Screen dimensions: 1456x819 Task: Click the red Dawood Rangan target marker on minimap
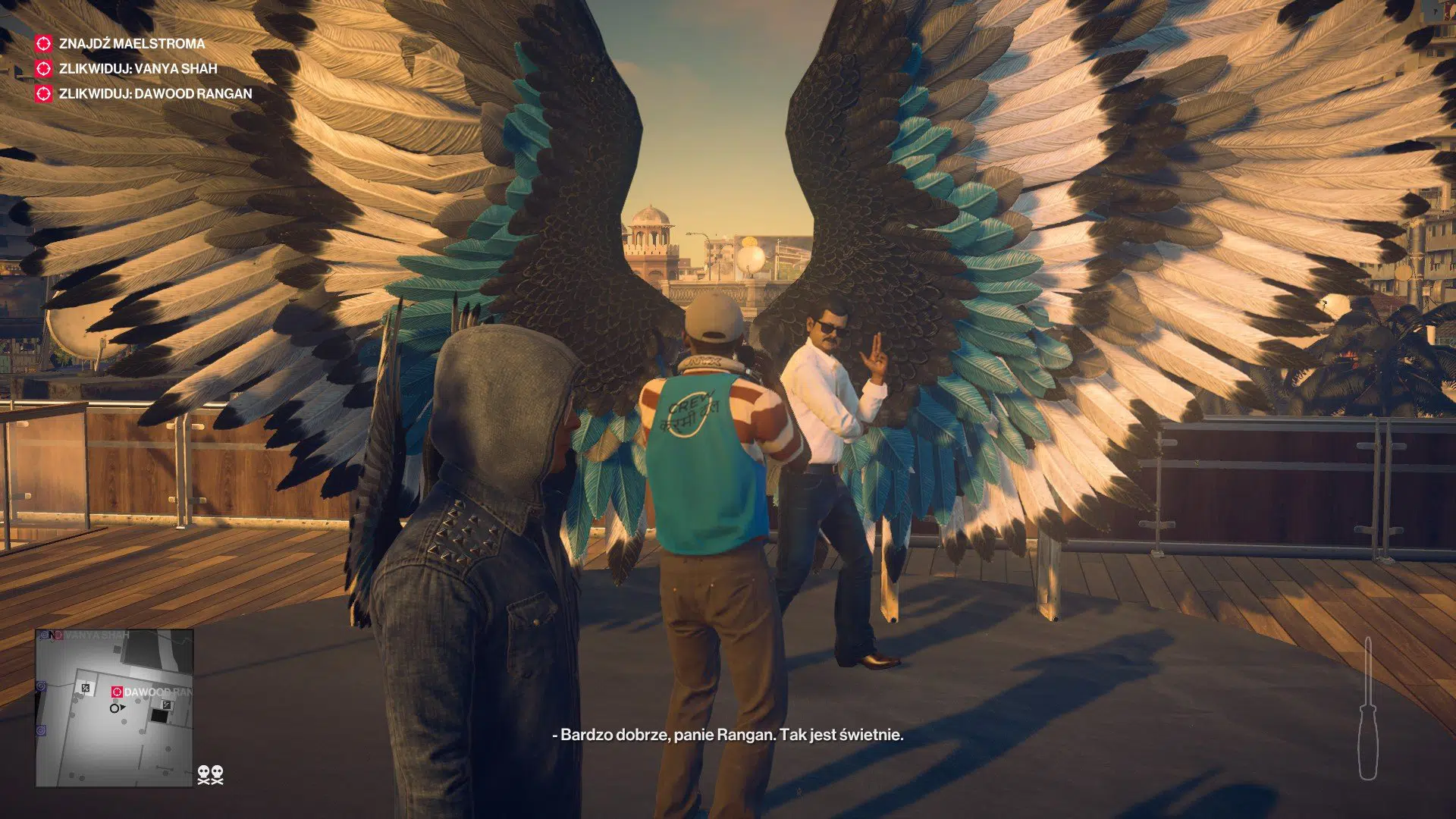[118, 691]
